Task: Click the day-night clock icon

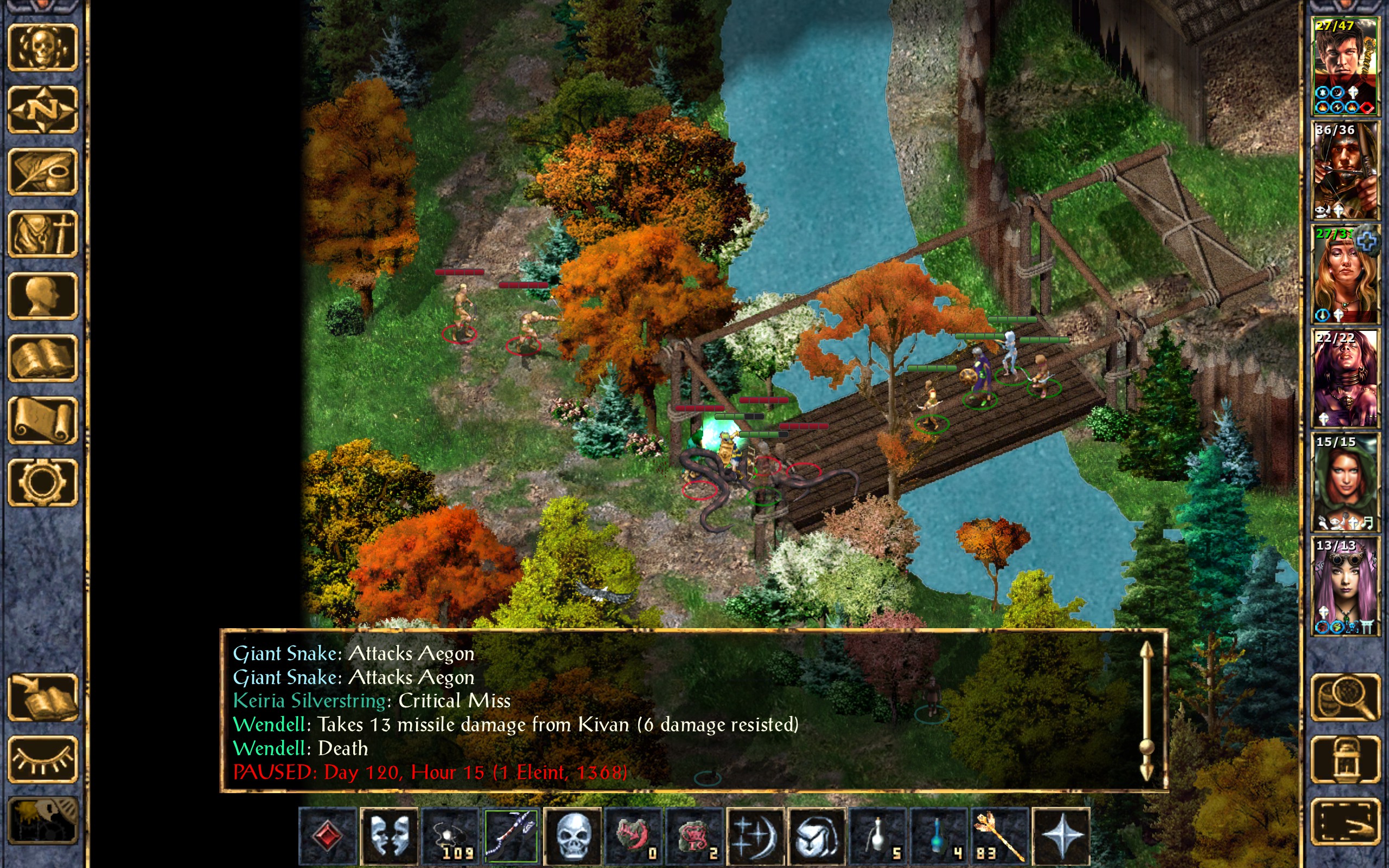Action: 42,821
